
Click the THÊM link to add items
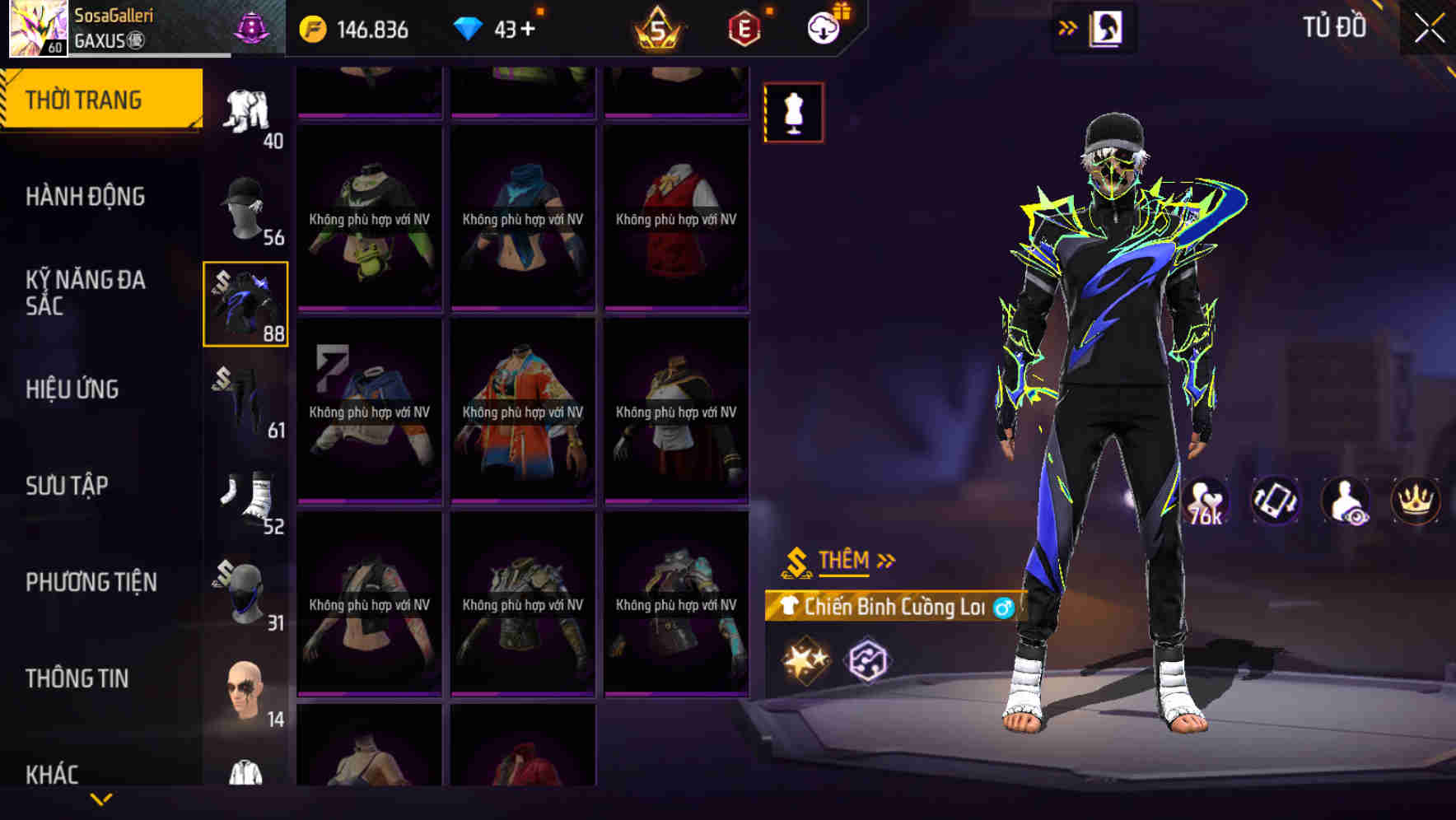click(845, 561)
